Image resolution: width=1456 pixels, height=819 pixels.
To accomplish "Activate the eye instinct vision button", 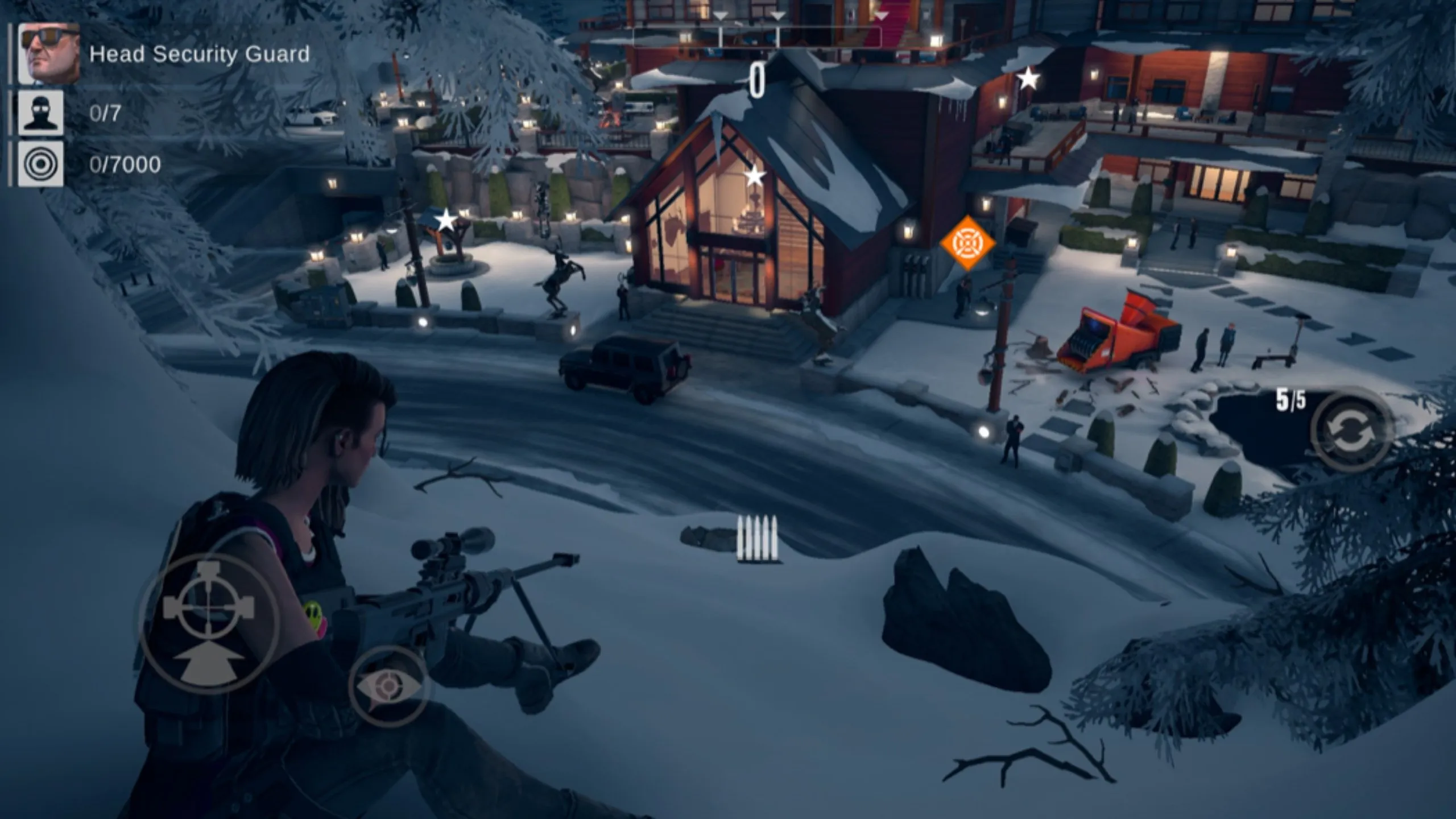I will 390,686.
